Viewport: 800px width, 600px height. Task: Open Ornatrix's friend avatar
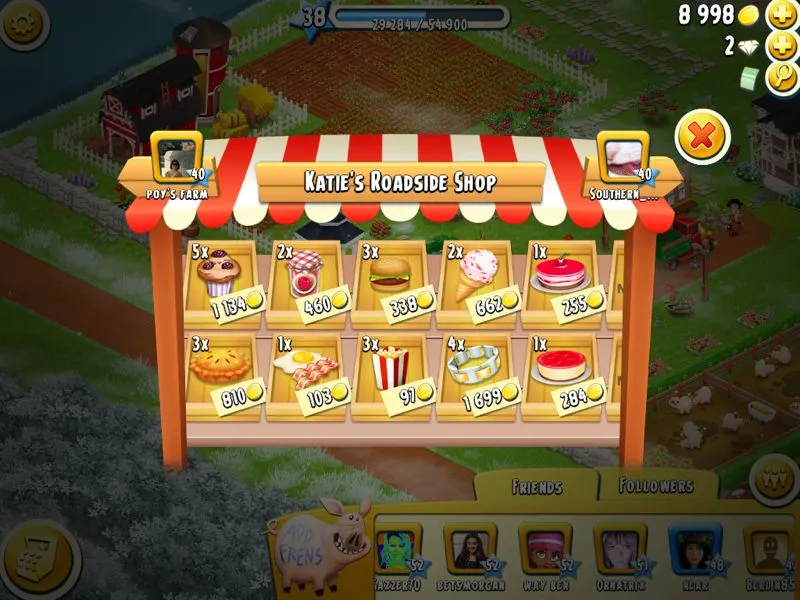tap(620, 552)
